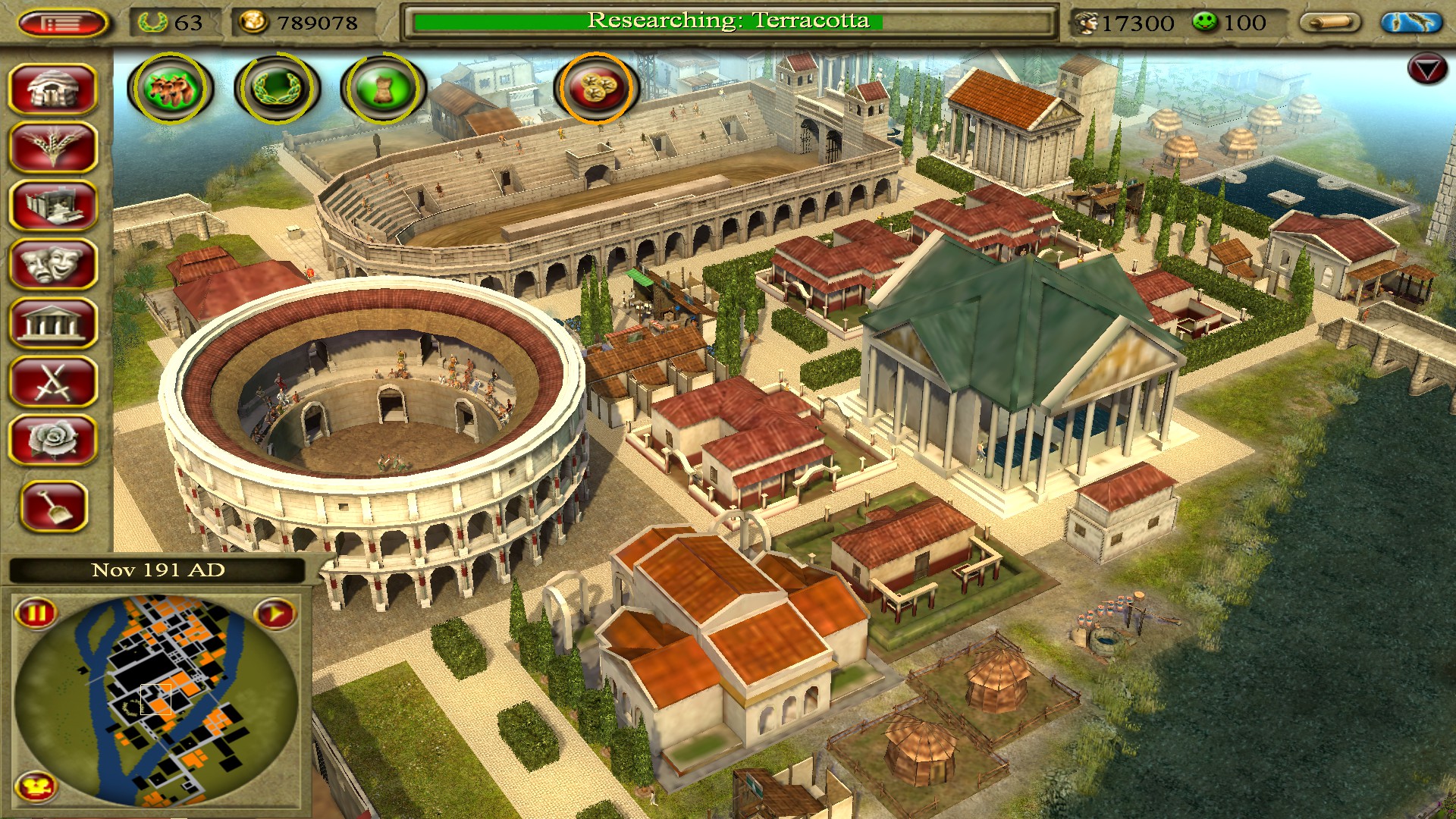Click the green laurel wreath alert icon

(277, 88)
